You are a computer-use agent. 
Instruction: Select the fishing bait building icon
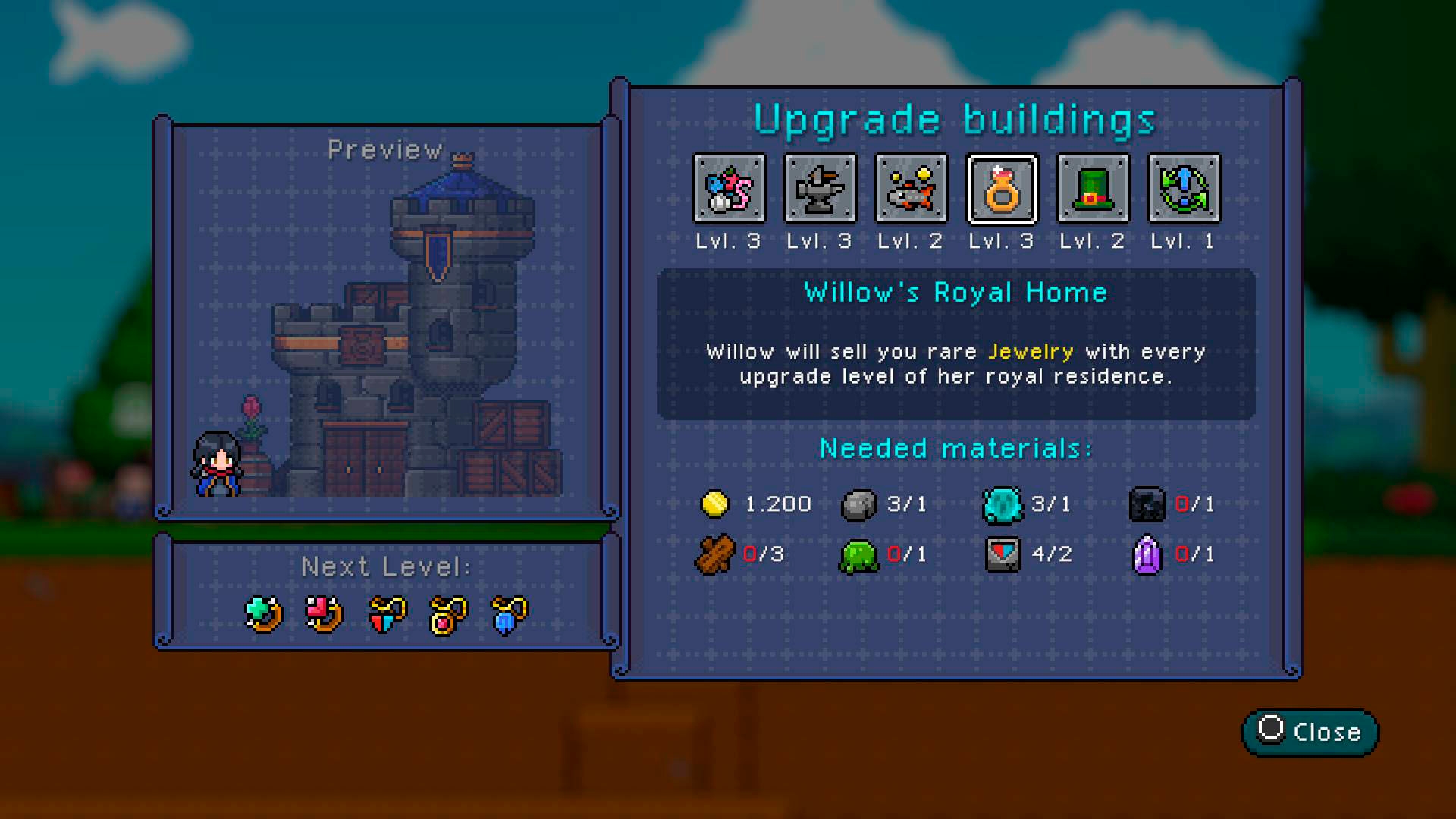[730, 189]
